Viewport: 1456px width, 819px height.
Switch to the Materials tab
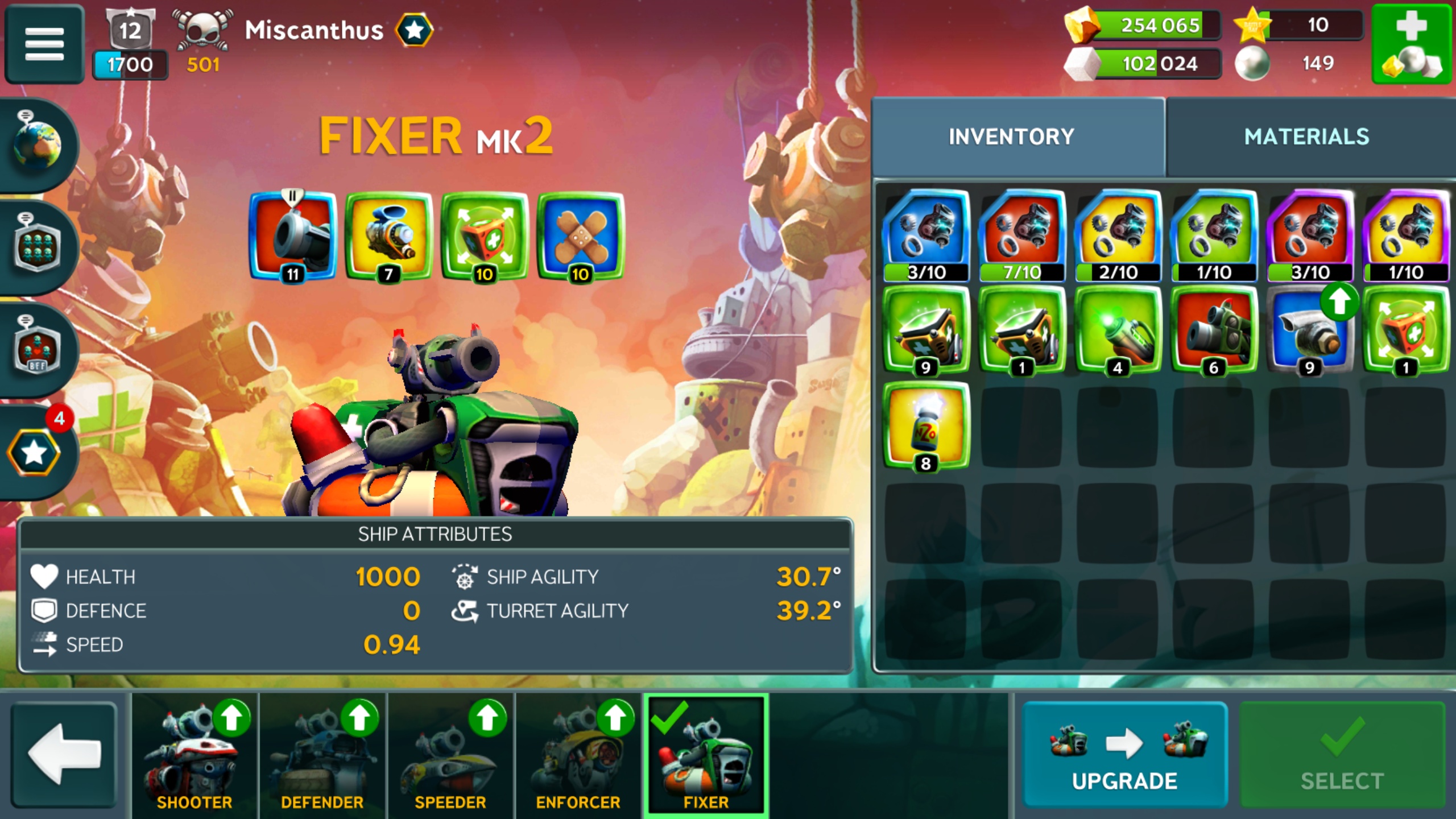click(x=1306, y=137)
